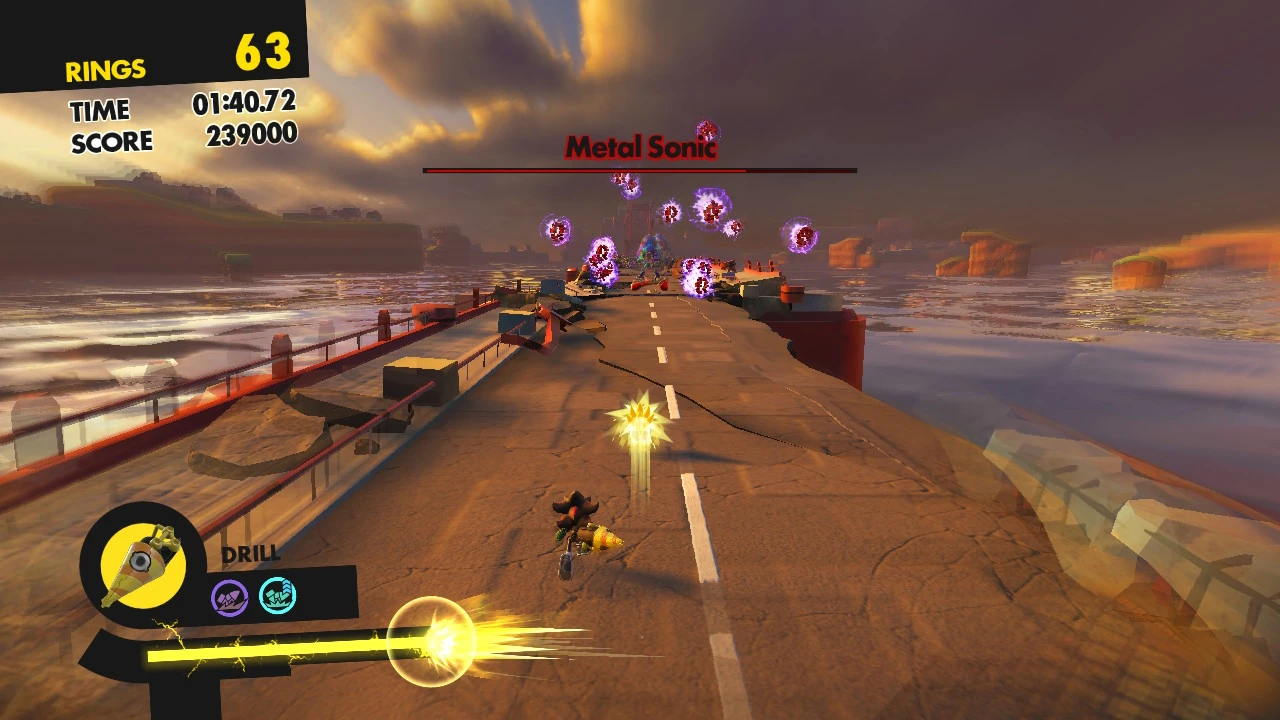Click the Metal Sonic boss name label

tap(641, 146)
